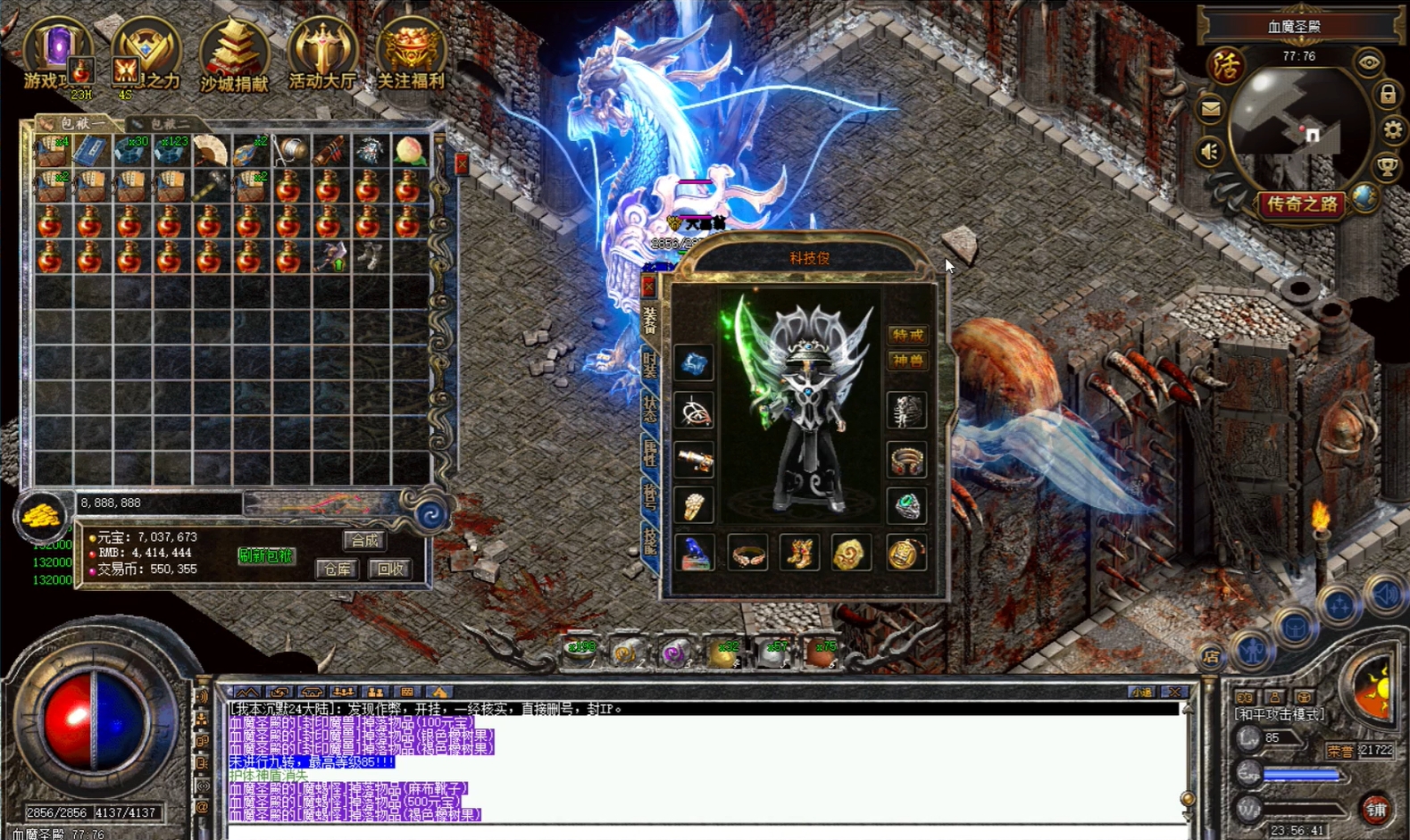Switch to the 包袱二 bag tab
Screen dimensions: 1410x840
click(x=165, y=123)
